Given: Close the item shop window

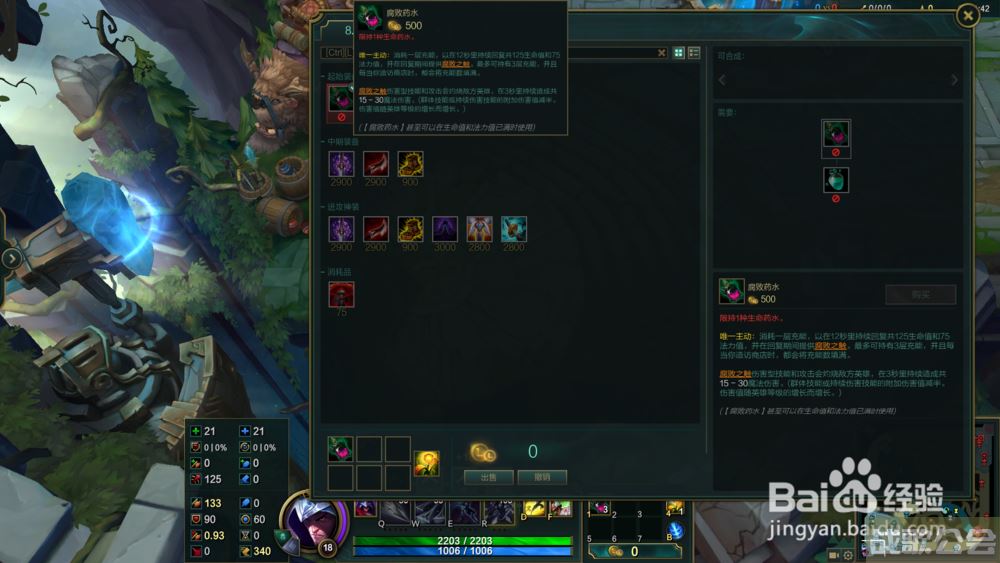Looking at the screenshot, I should 967,14.
